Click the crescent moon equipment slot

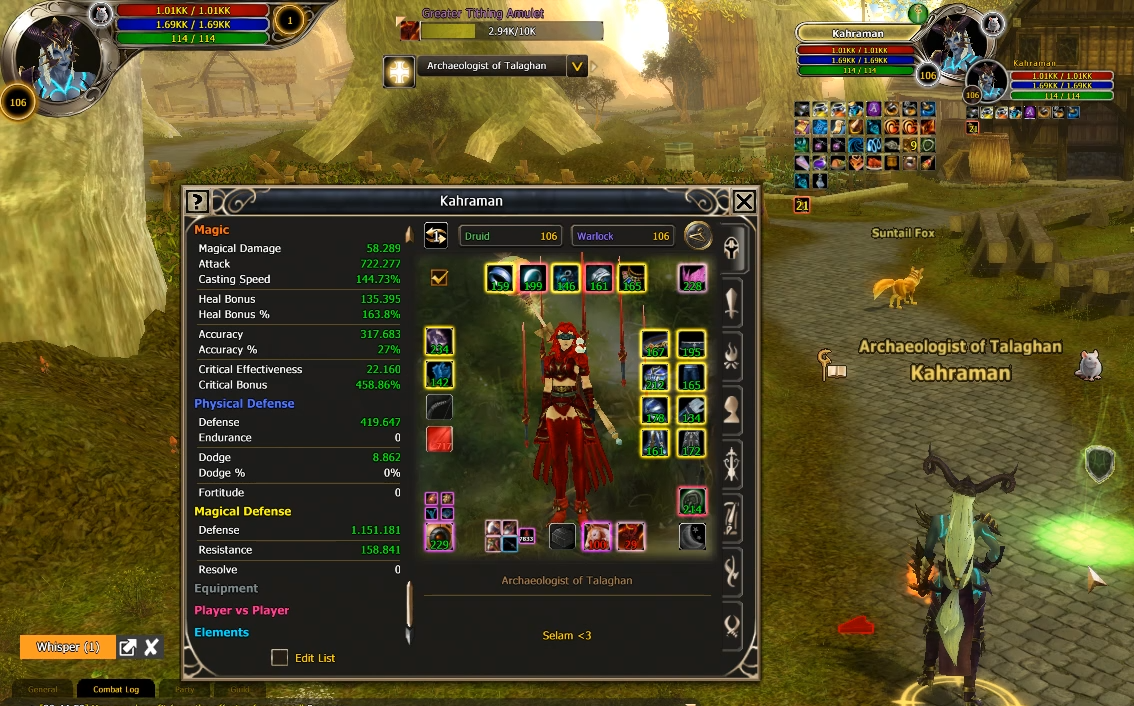coord(692,536)
